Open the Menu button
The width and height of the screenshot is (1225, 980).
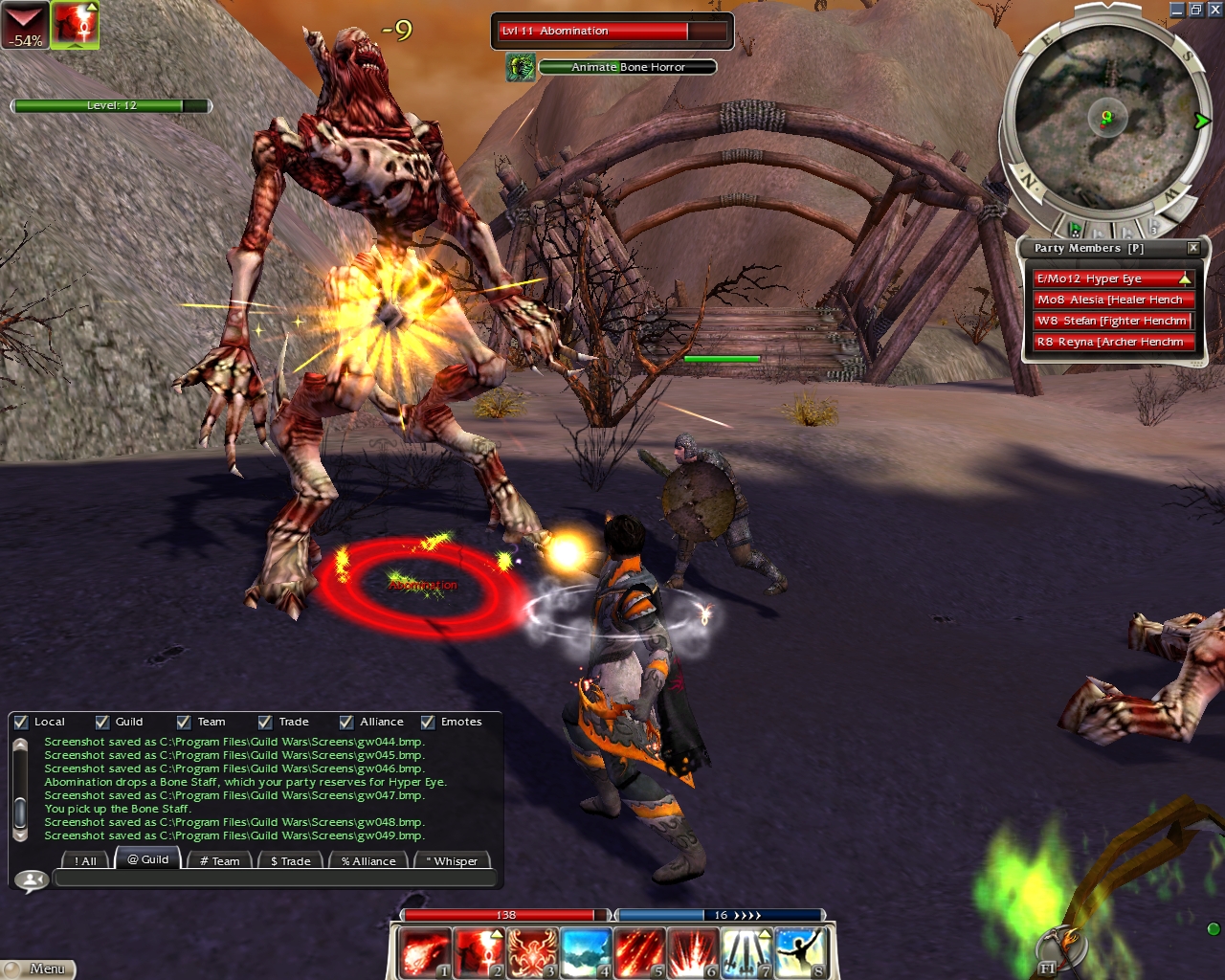[x=39, y=969]
